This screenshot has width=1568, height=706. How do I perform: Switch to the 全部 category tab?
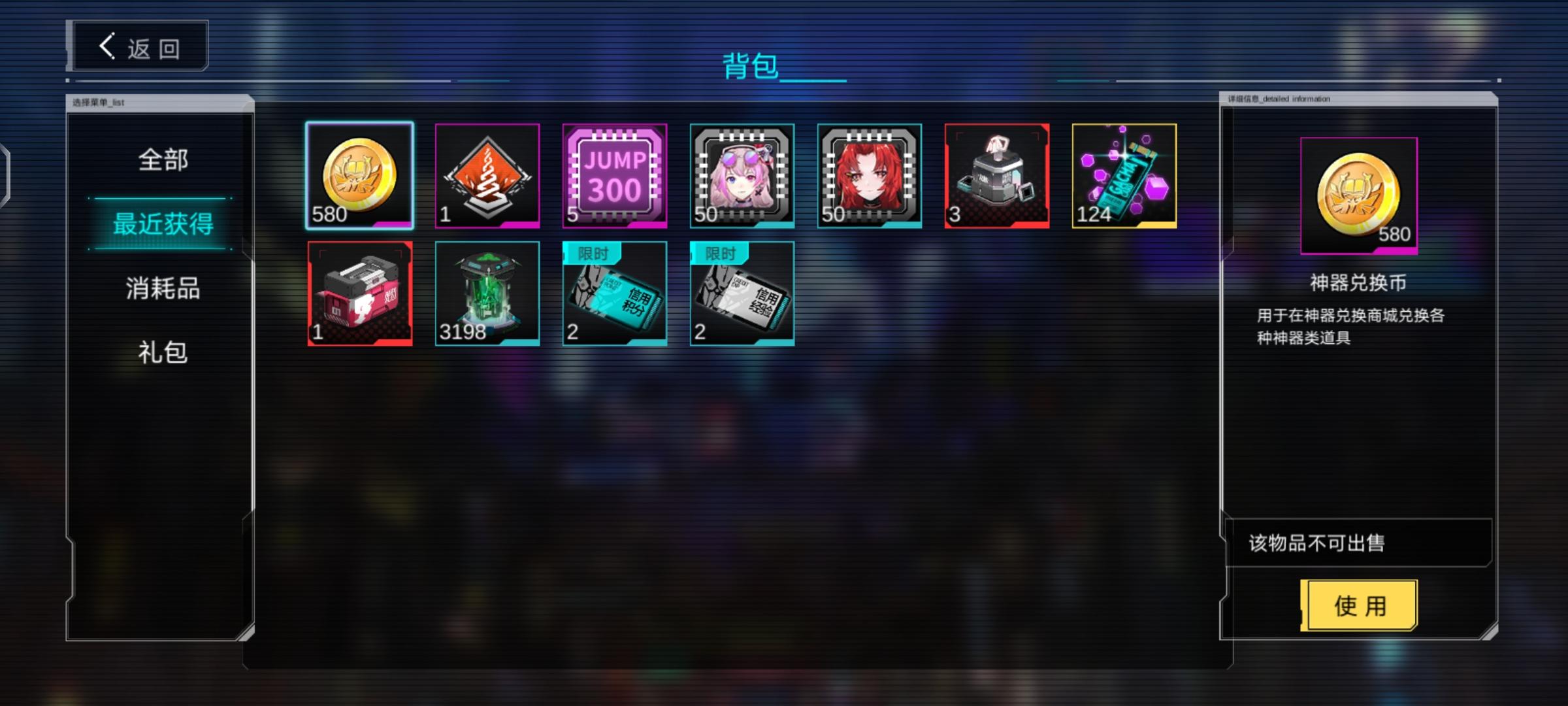coord(161,159)
